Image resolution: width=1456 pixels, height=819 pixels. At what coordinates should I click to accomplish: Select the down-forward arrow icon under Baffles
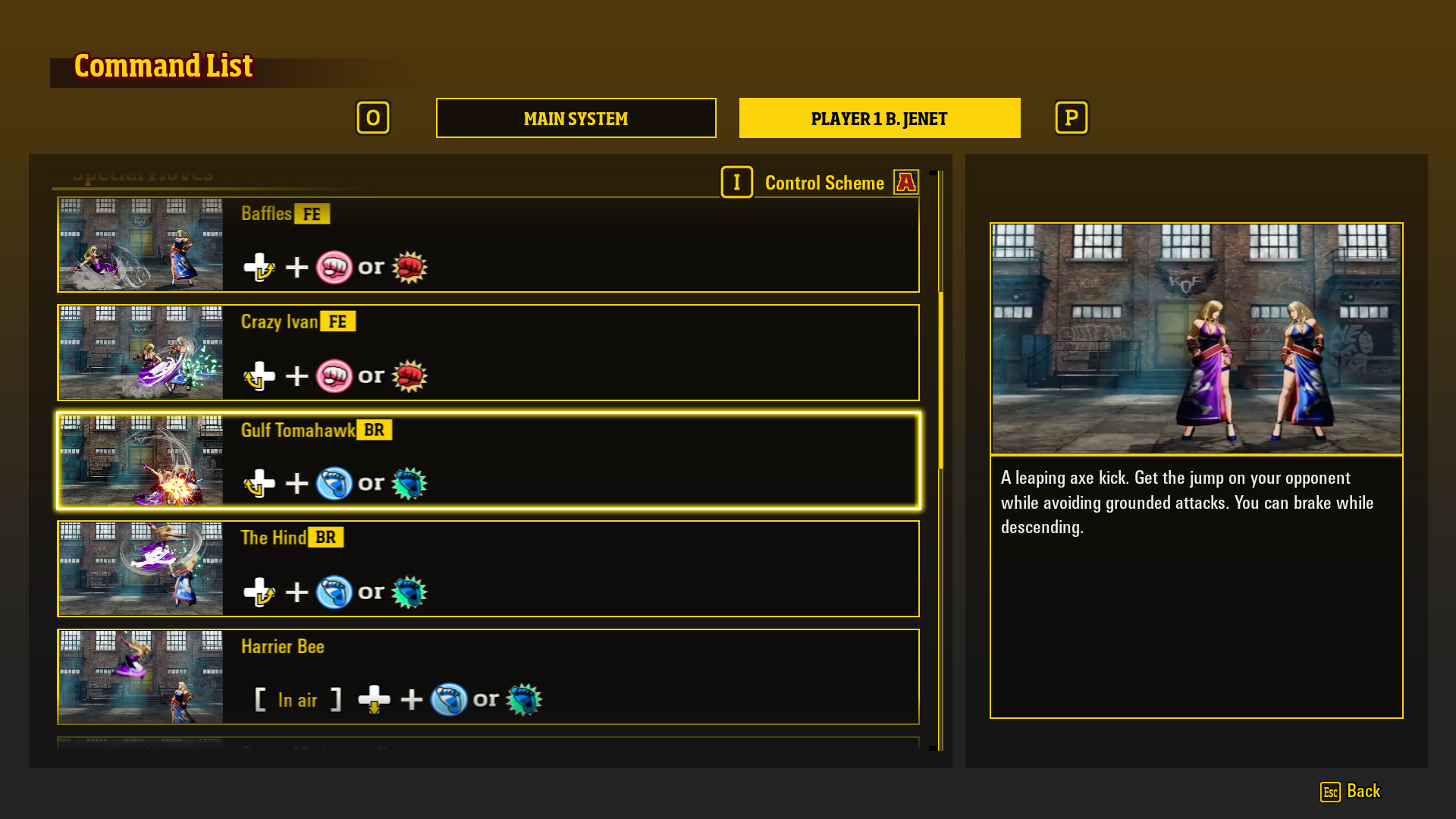pos(259,267)
